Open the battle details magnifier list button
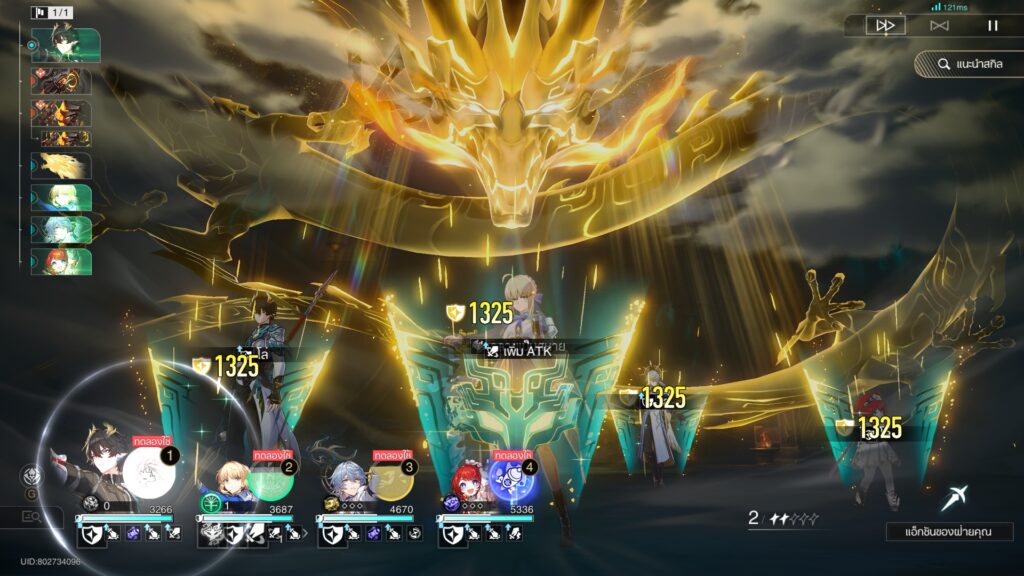 32,516
